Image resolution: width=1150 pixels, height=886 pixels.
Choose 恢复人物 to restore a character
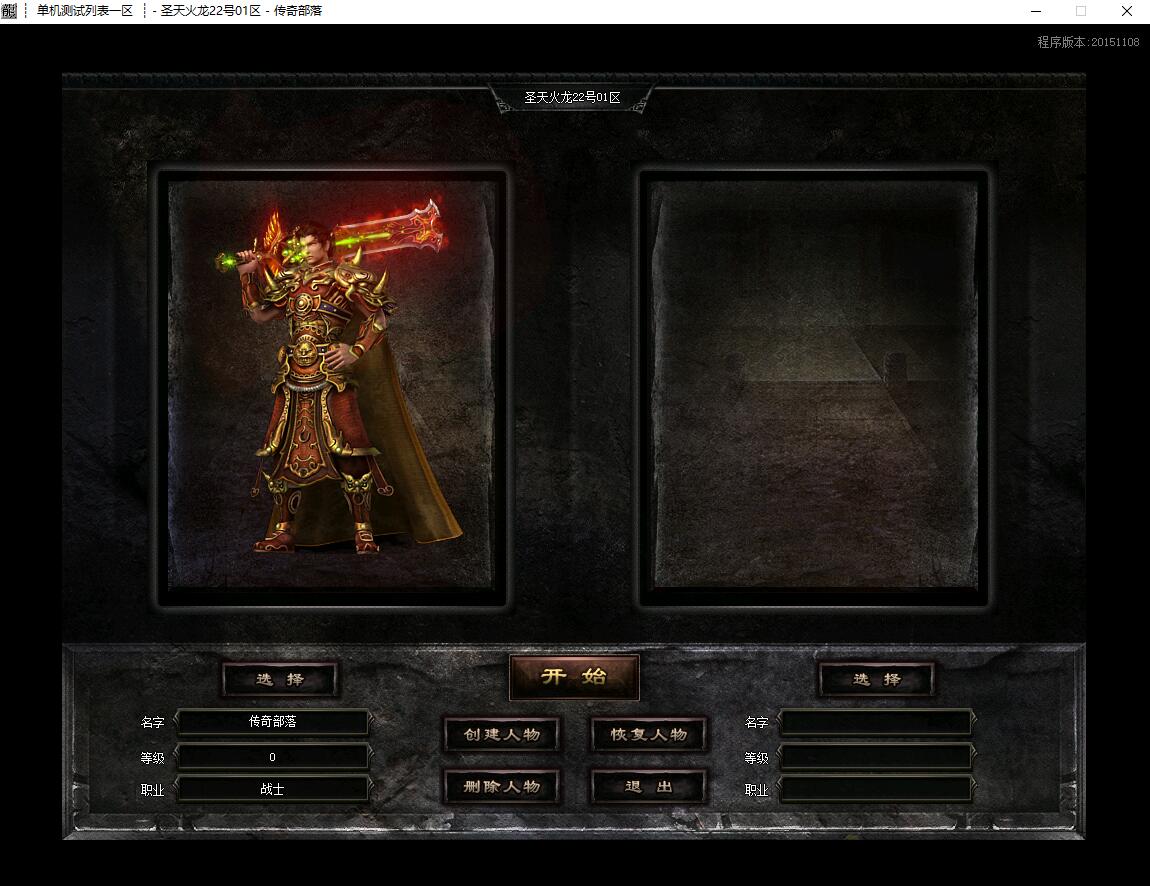coord(649,735)
